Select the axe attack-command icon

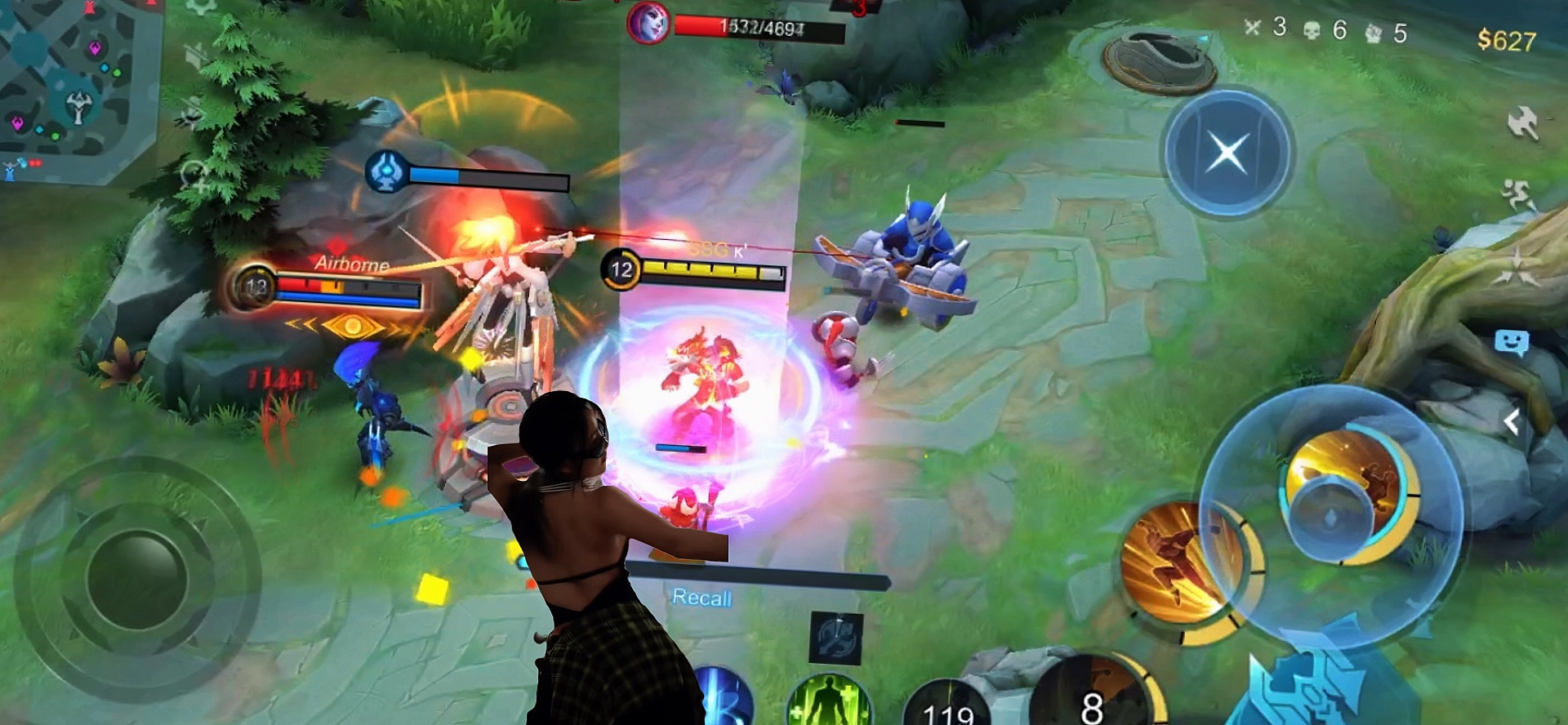coord(1522,124)
